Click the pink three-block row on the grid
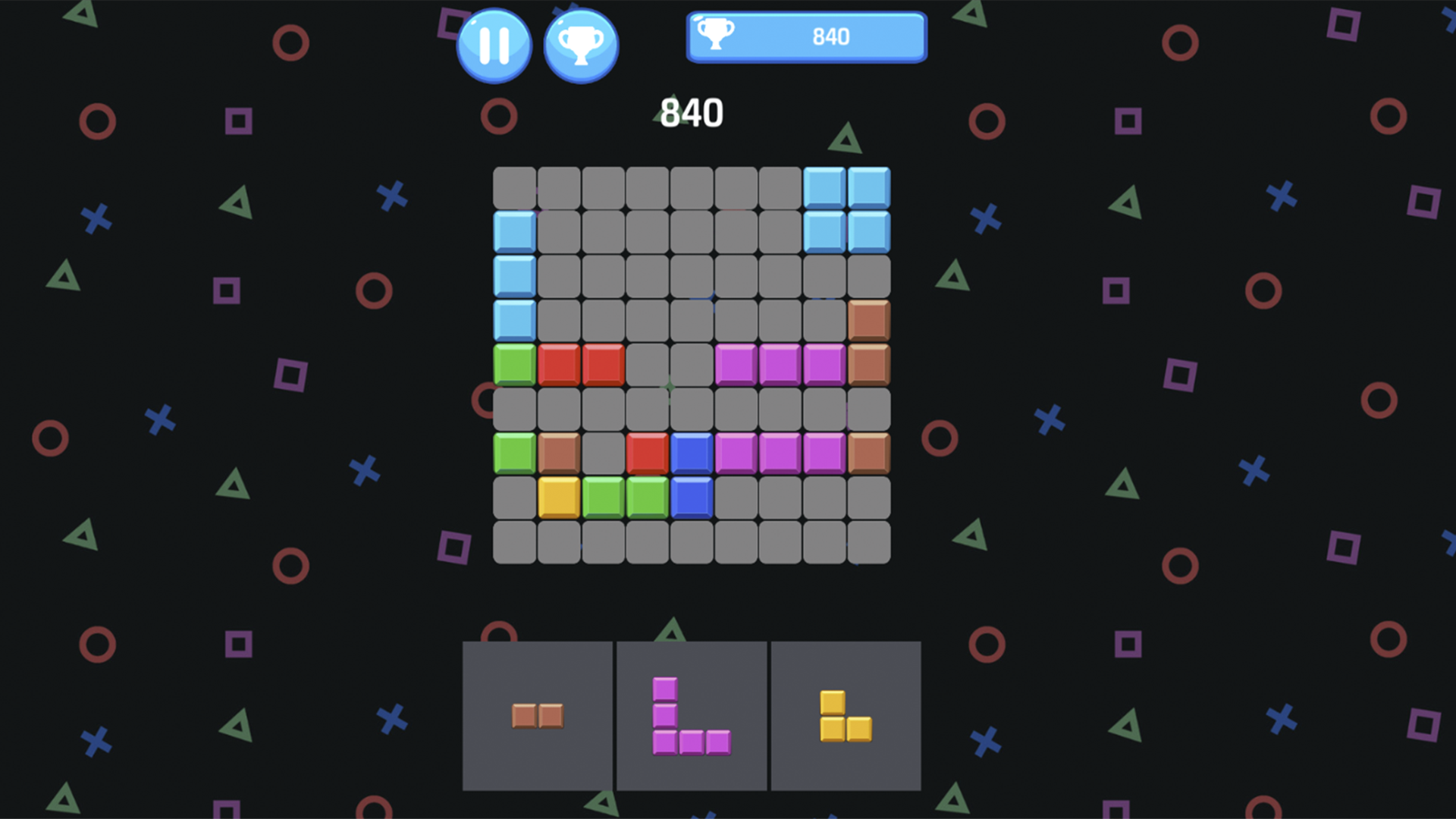The height and width of the screenshot is (819, 1456). click(x=779, y=366)
